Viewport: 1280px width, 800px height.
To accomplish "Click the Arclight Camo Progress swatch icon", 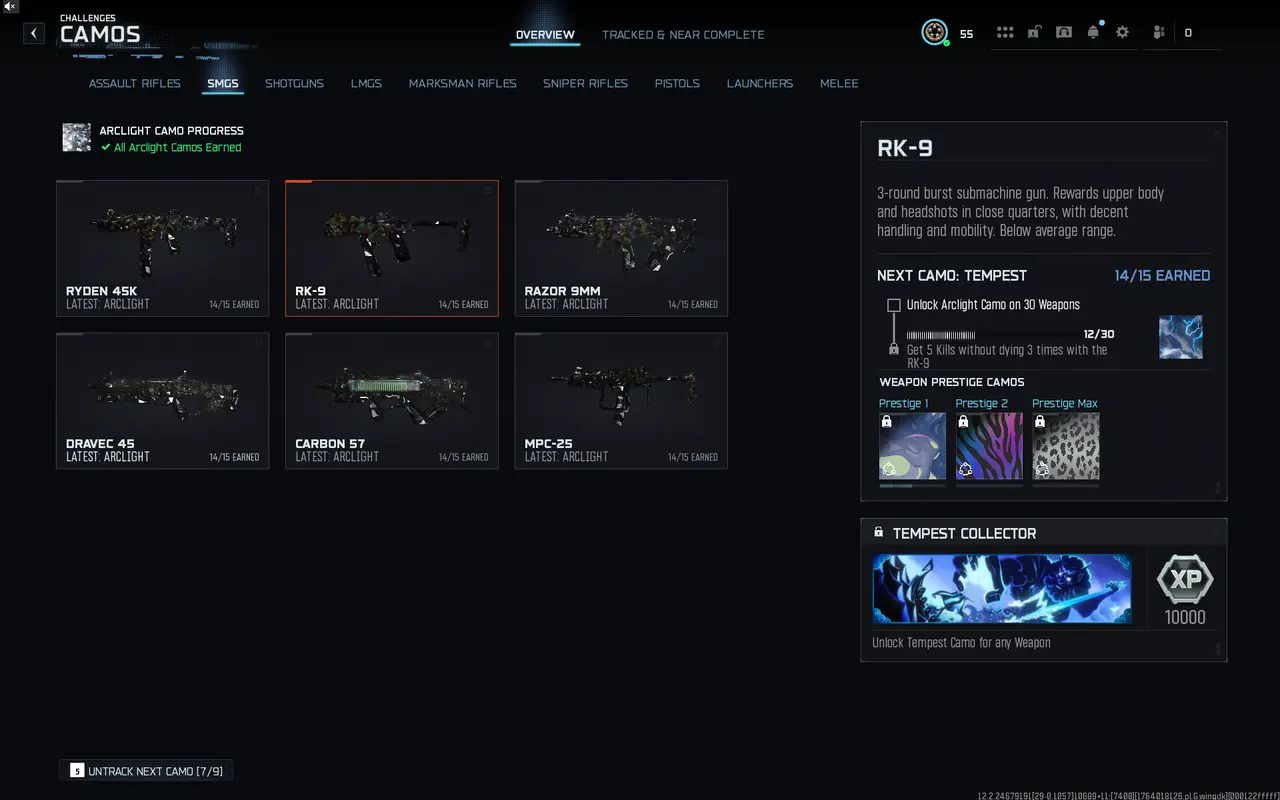I will coord(76,138).
